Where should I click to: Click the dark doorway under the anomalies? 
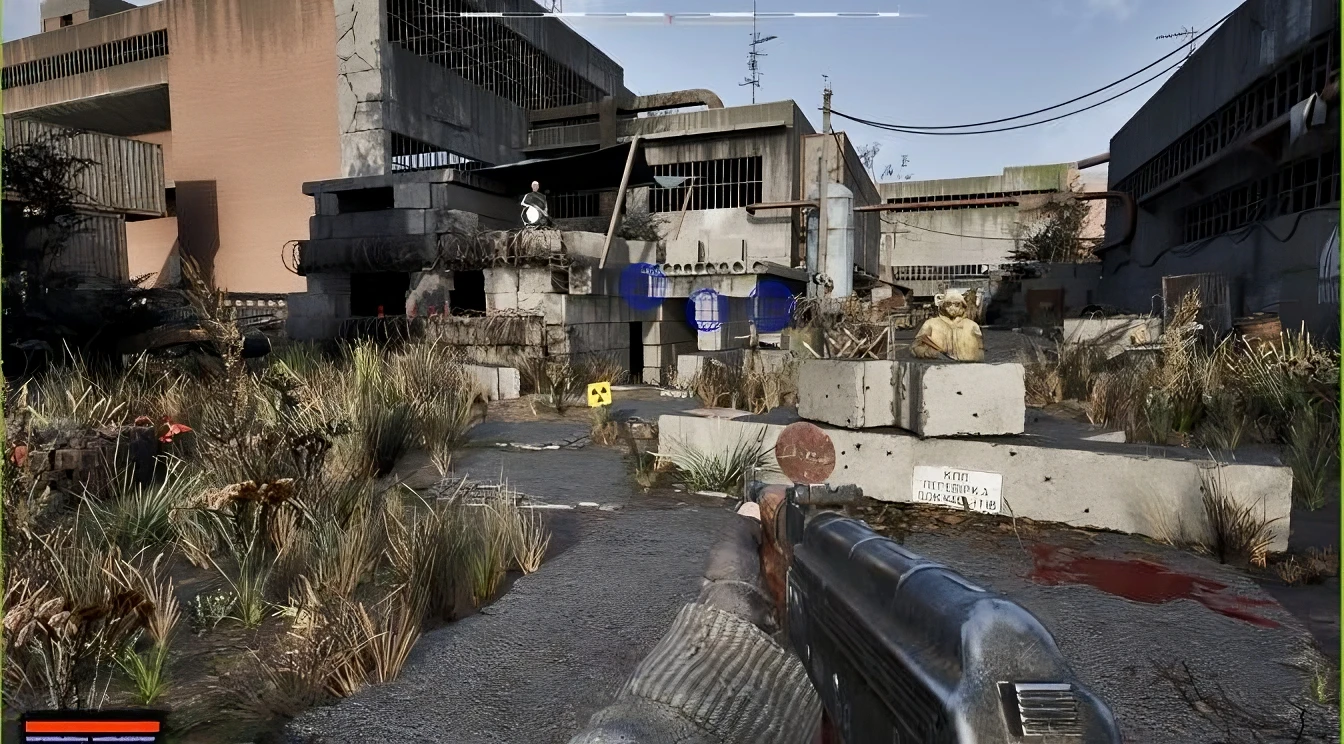[x=634, y=345]
